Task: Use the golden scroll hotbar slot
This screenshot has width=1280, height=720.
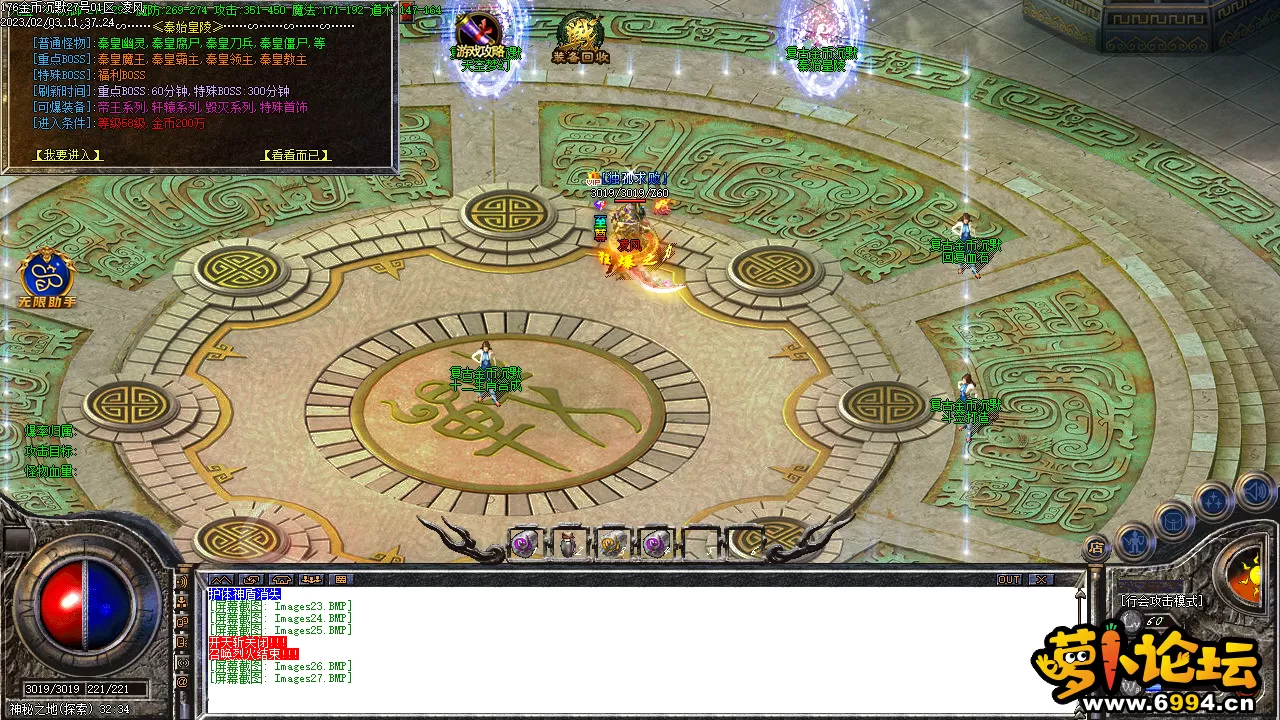Action: point(611,544)
